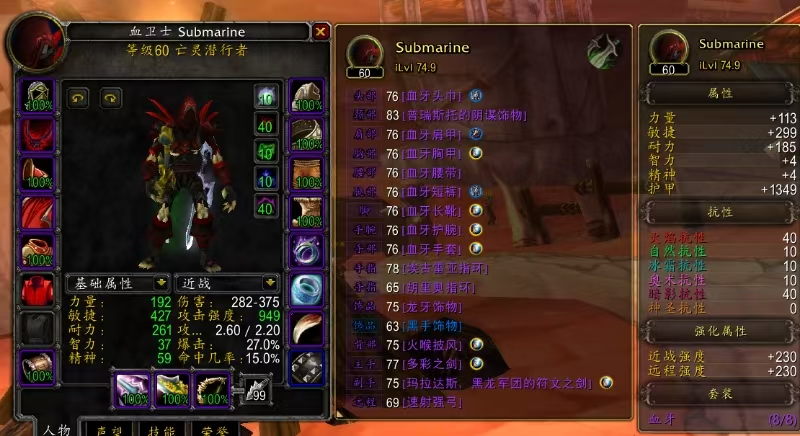
Task: Select the blue ring equipment slot
Action: click(x=307, y=288)
